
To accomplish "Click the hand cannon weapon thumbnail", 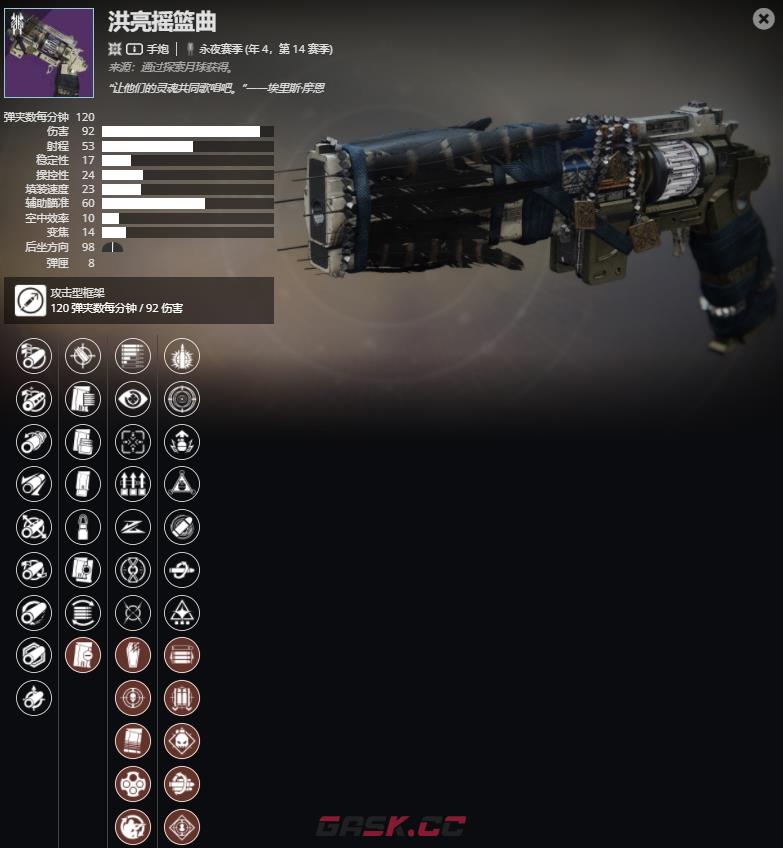I will click(49, 53).
